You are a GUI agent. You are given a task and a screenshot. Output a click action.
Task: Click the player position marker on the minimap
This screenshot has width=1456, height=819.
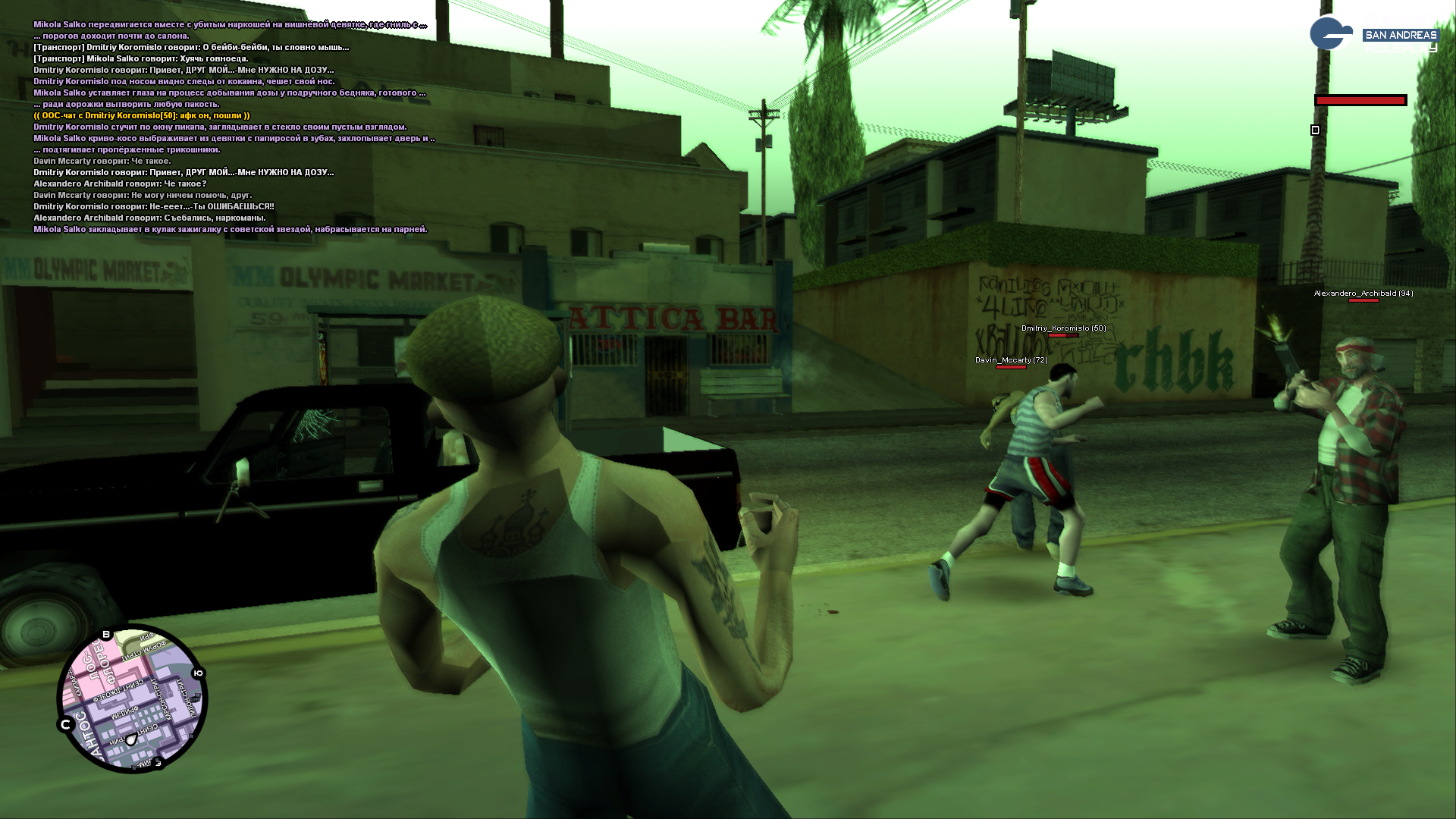pyautogui.click(x=131, y=739)
